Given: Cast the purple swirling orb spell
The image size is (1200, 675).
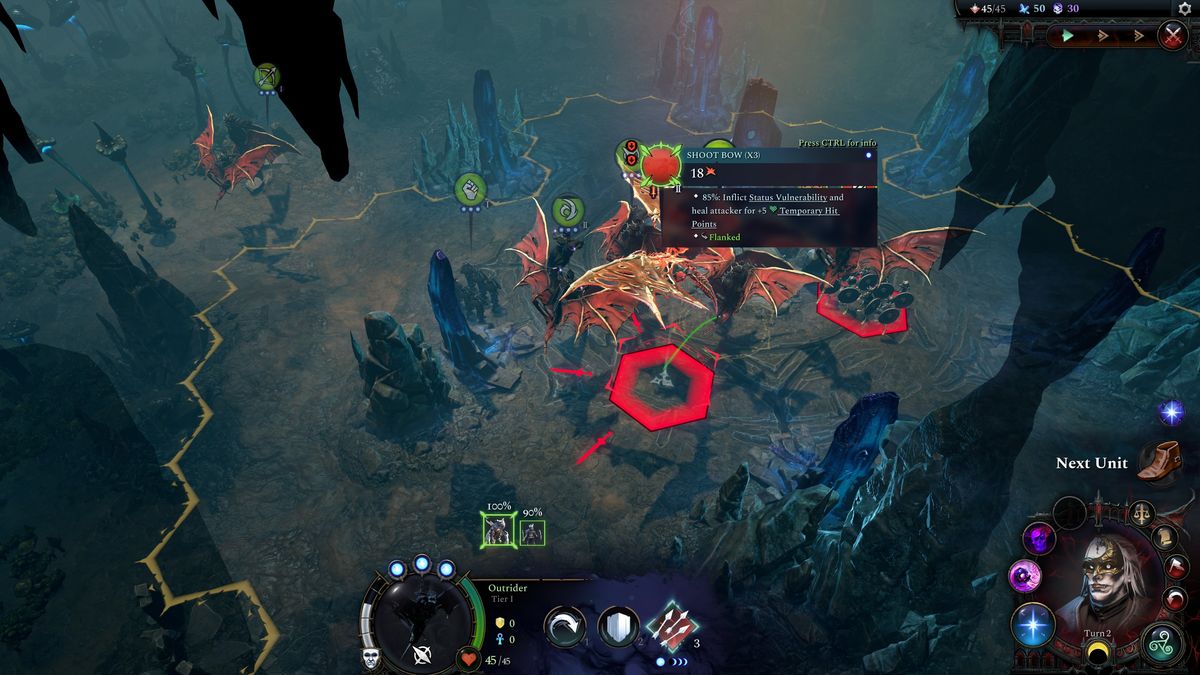Looking at the screenshot, I should tap(1025, 576).
